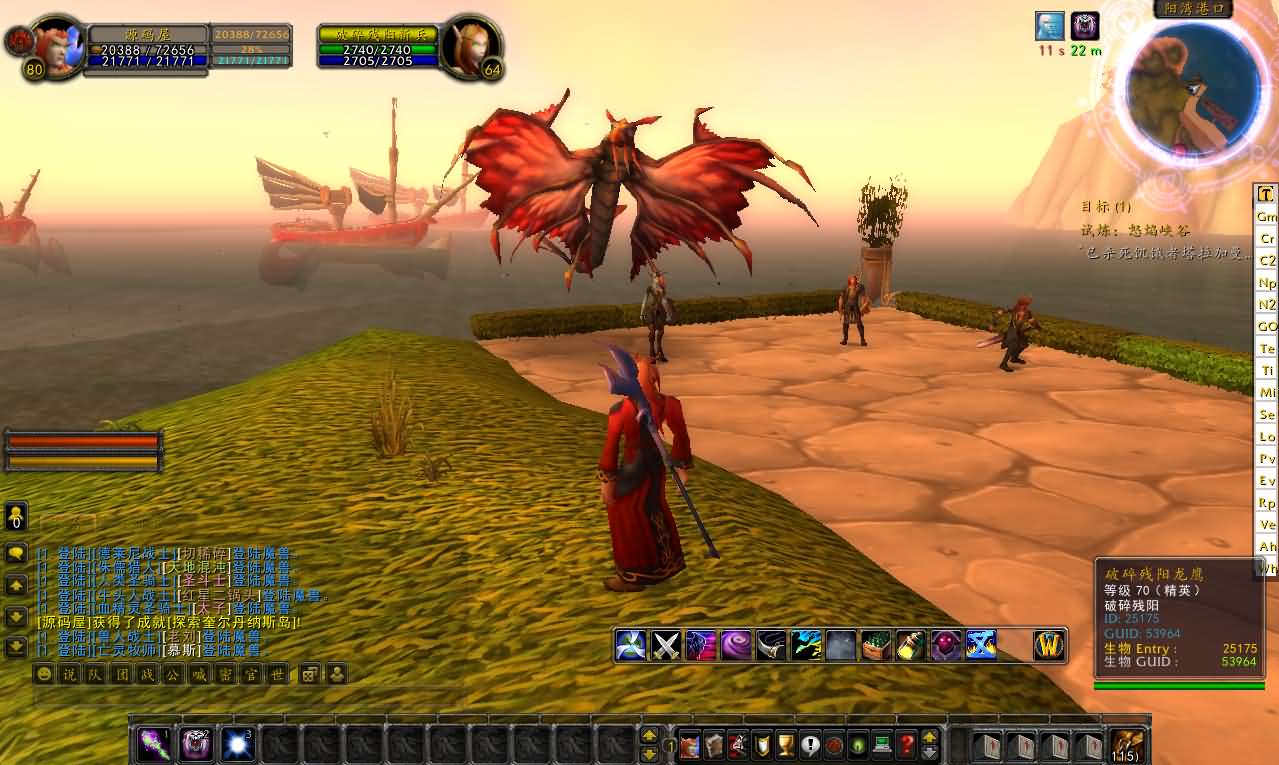Use the tiger head ability in slot 2
The width and height of the screenshot is (1279, 765).
(x=196, y=745)
